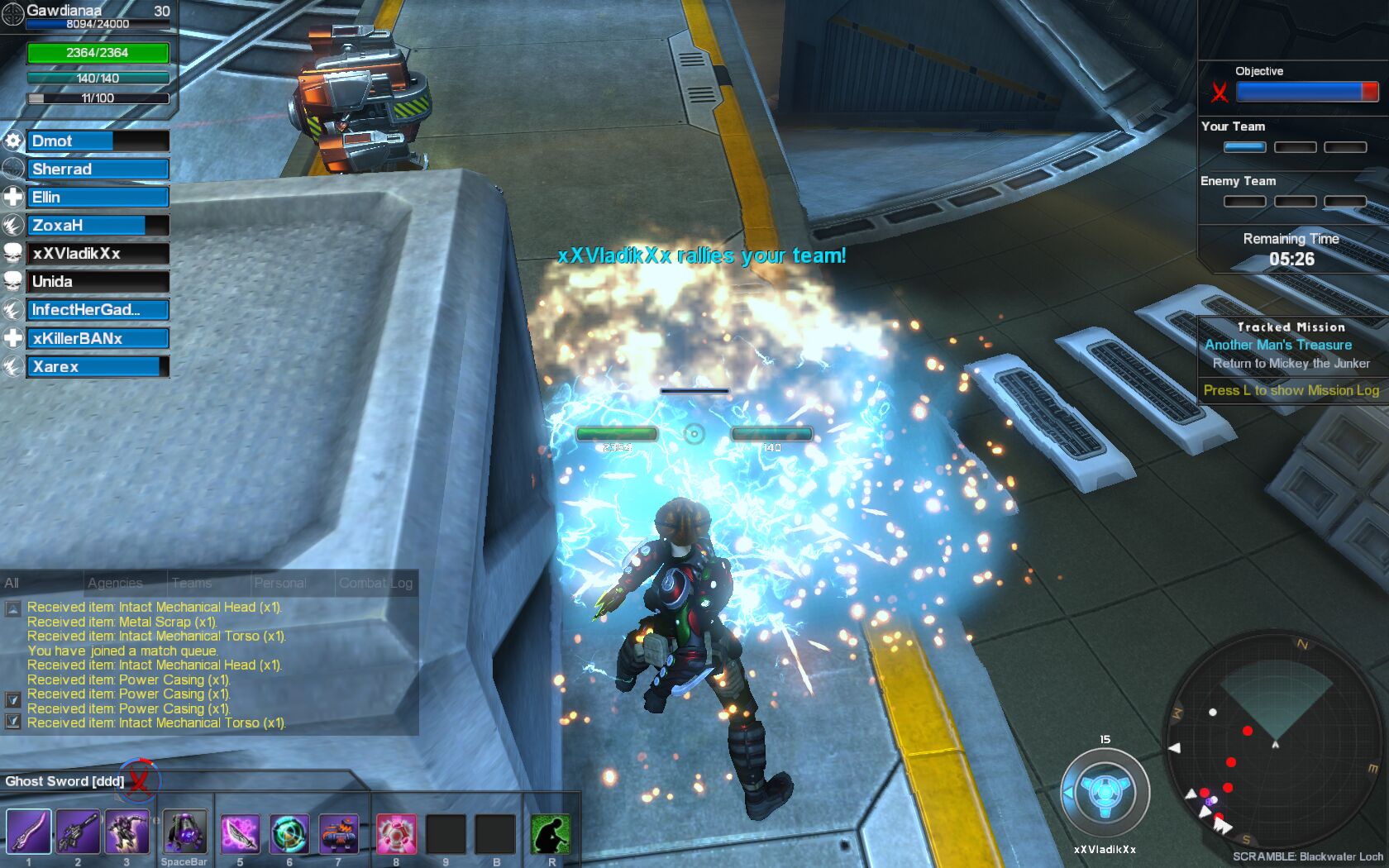This screenshot has width=1389, height=868.
Task: Use the pink device item in slot 8
Action: click(396, 832)
